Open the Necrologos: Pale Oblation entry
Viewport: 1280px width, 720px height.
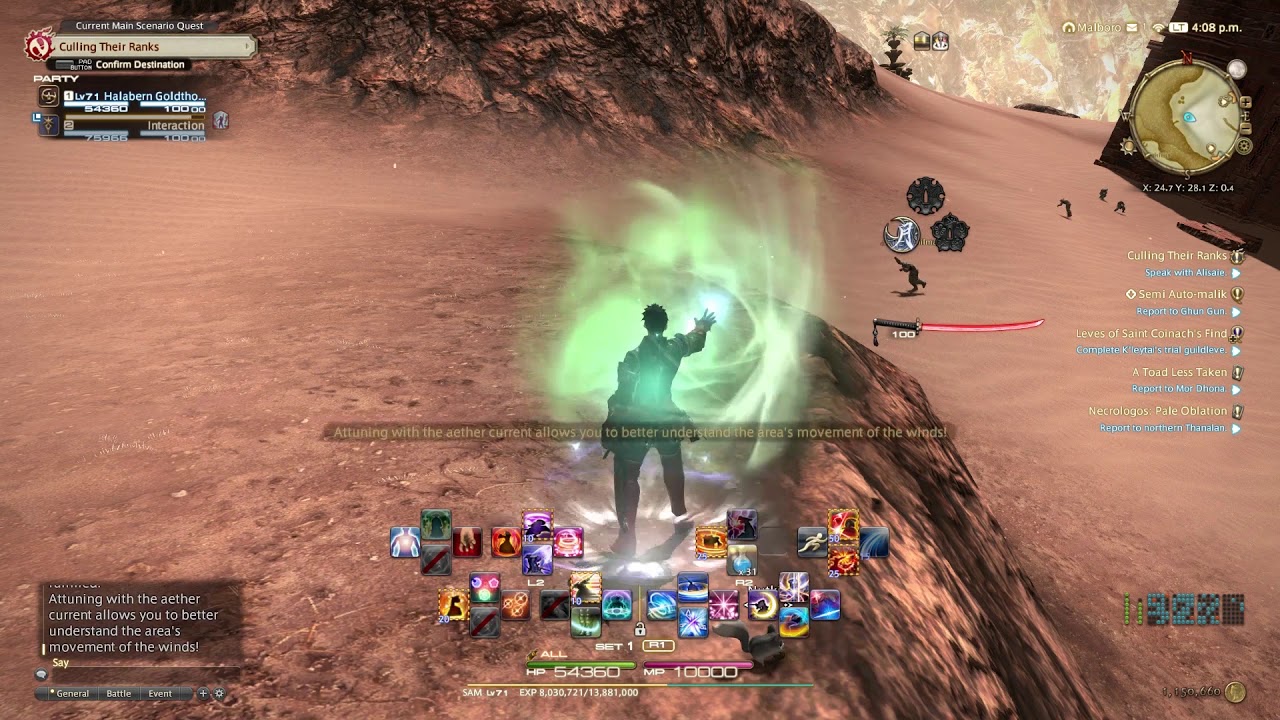1157,411
